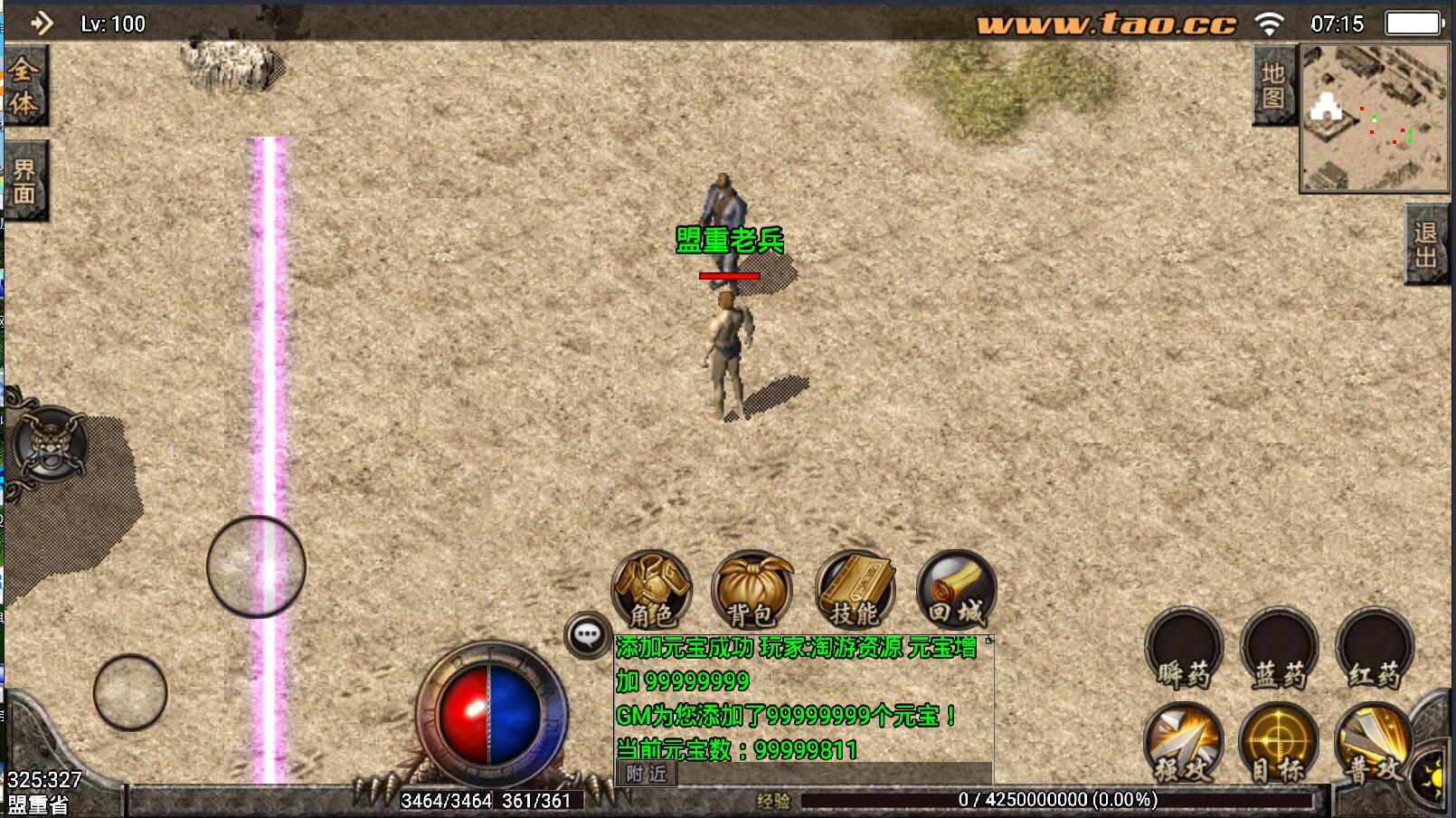Image resolution: width=1456 pixels, height=818 pixels.
Task: Click the chat speech bubble button
Action: (x=587, y=635)
